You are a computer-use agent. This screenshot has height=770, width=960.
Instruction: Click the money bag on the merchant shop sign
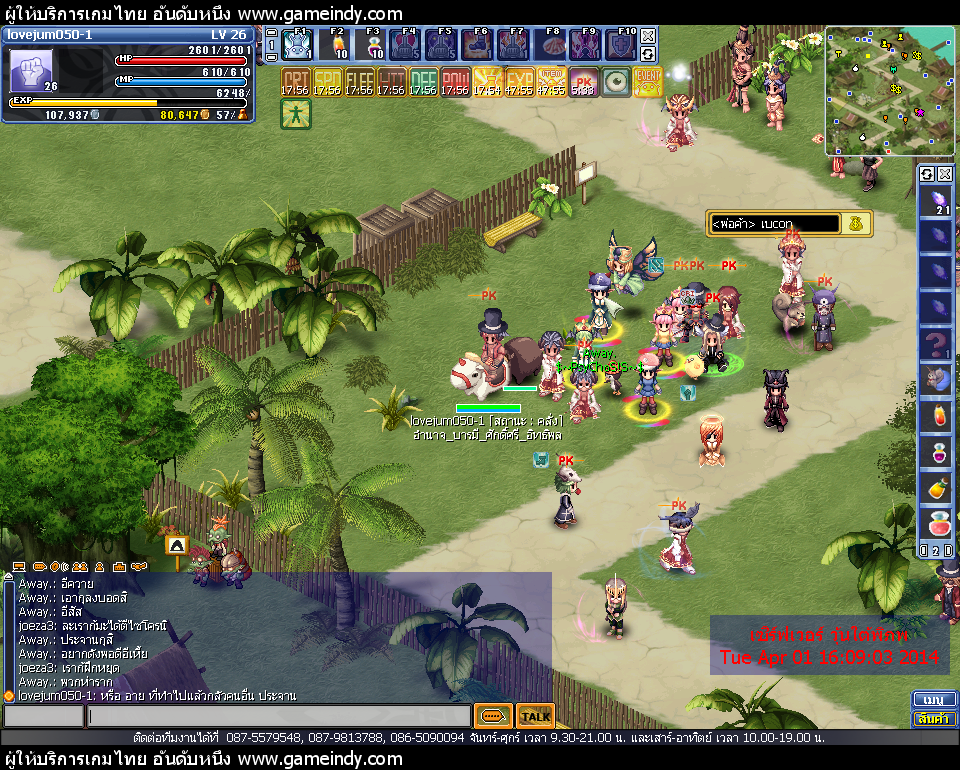coord(856,224)
